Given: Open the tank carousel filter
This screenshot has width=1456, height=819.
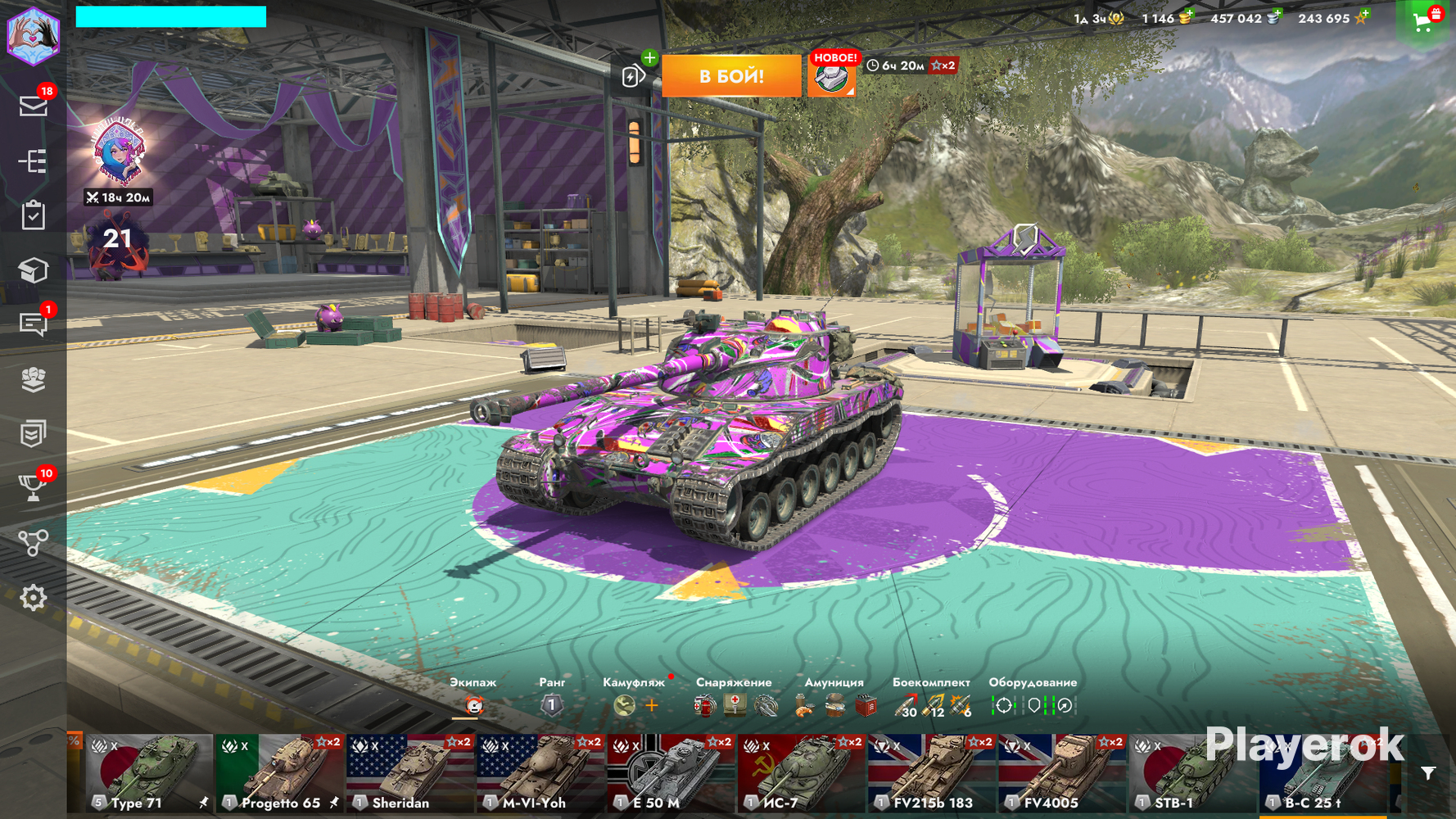Looking at the screenshot, I should (x=1428, y=773).
